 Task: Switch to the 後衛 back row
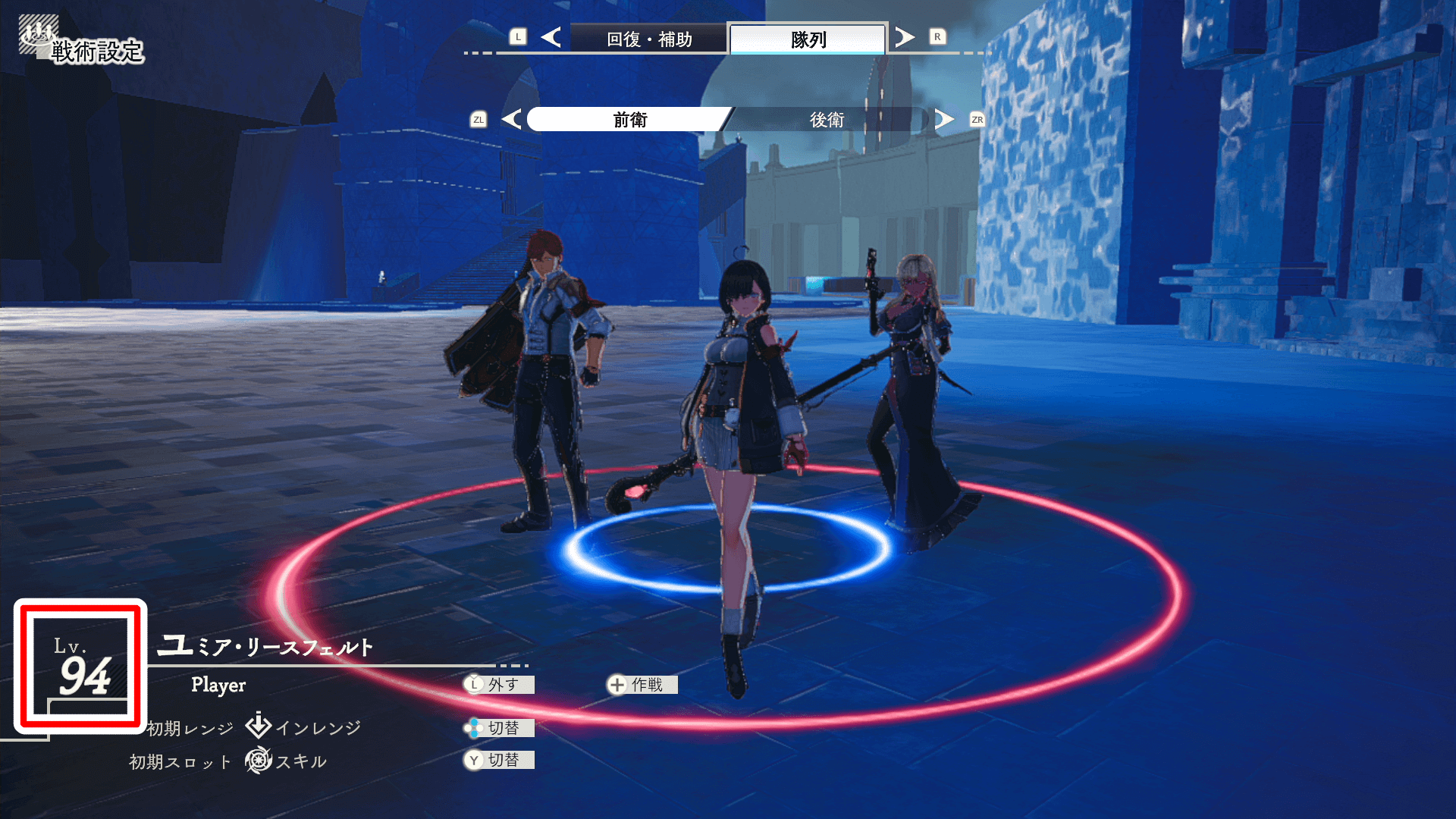click(x=827, y=120)
